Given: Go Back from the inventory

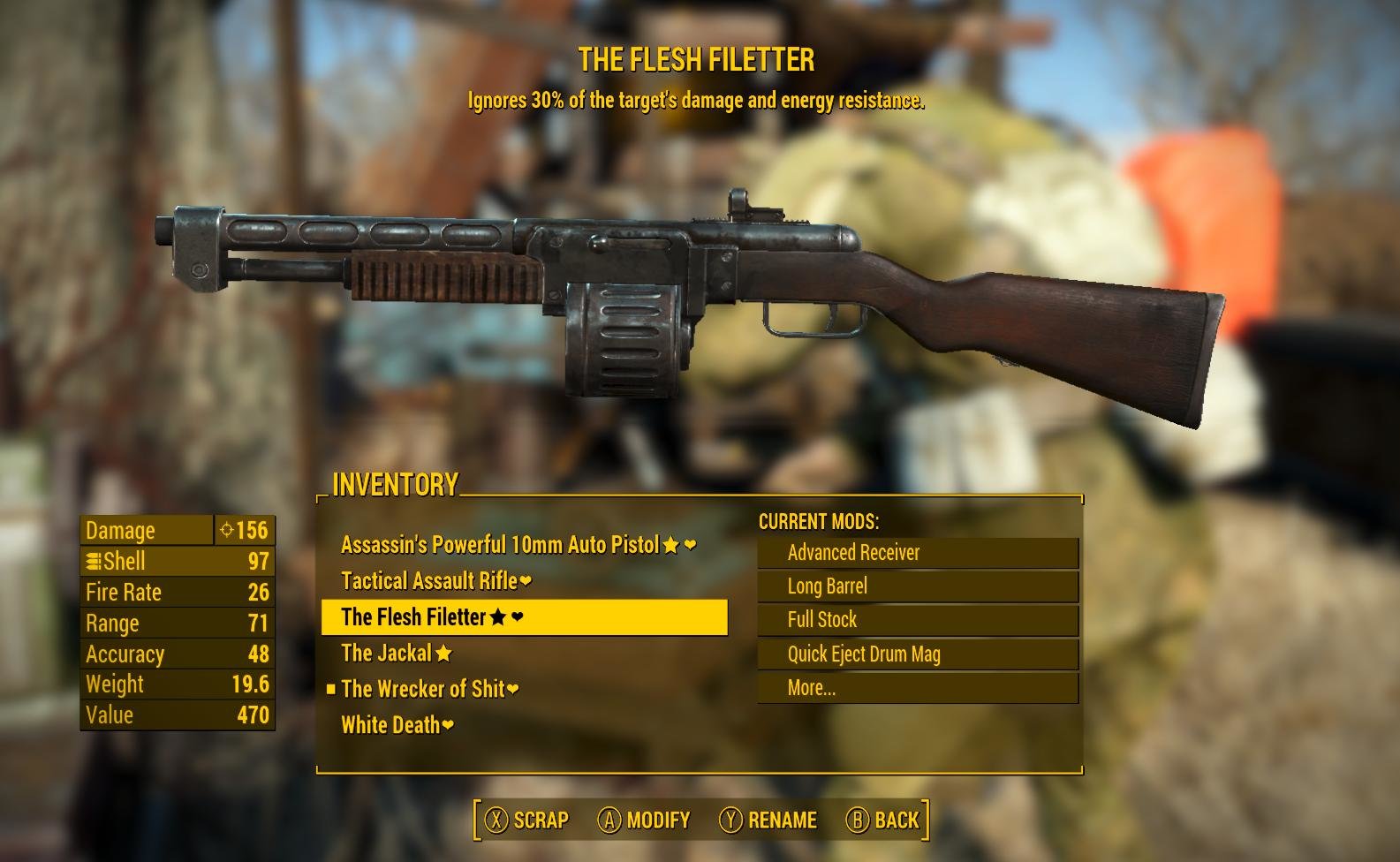Looking at the screenshot, I should tap(883, 820).
